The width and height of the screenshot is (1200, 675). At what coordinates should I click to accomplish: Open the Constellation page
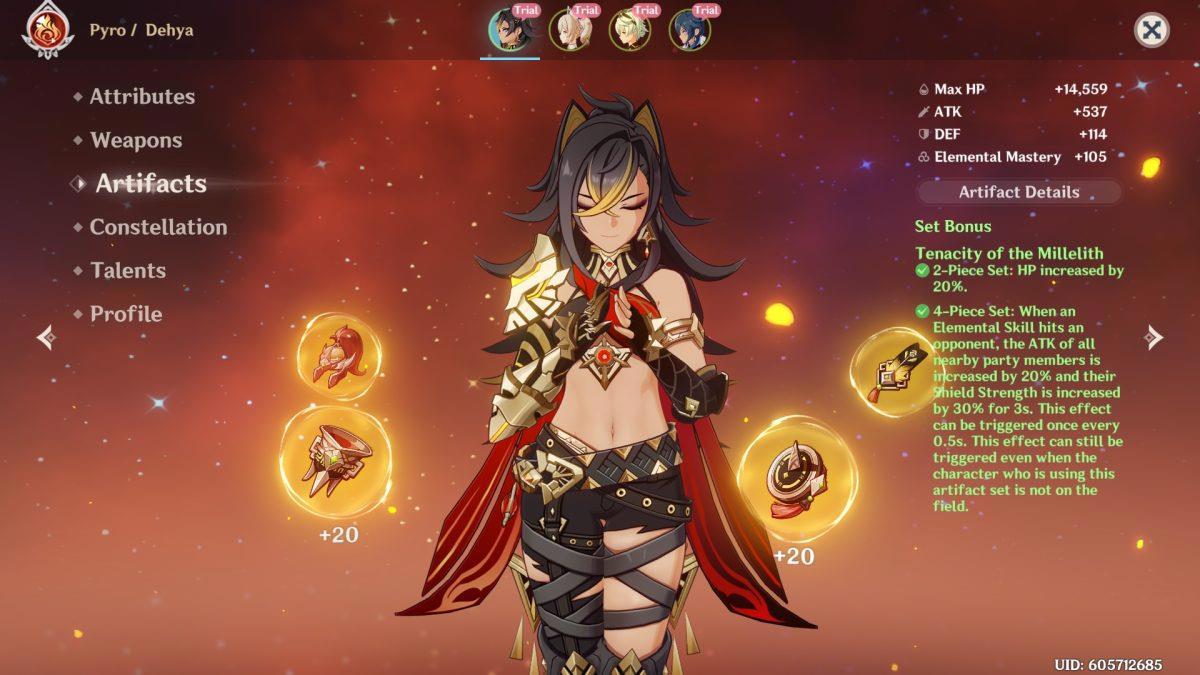tap(158, 227)
